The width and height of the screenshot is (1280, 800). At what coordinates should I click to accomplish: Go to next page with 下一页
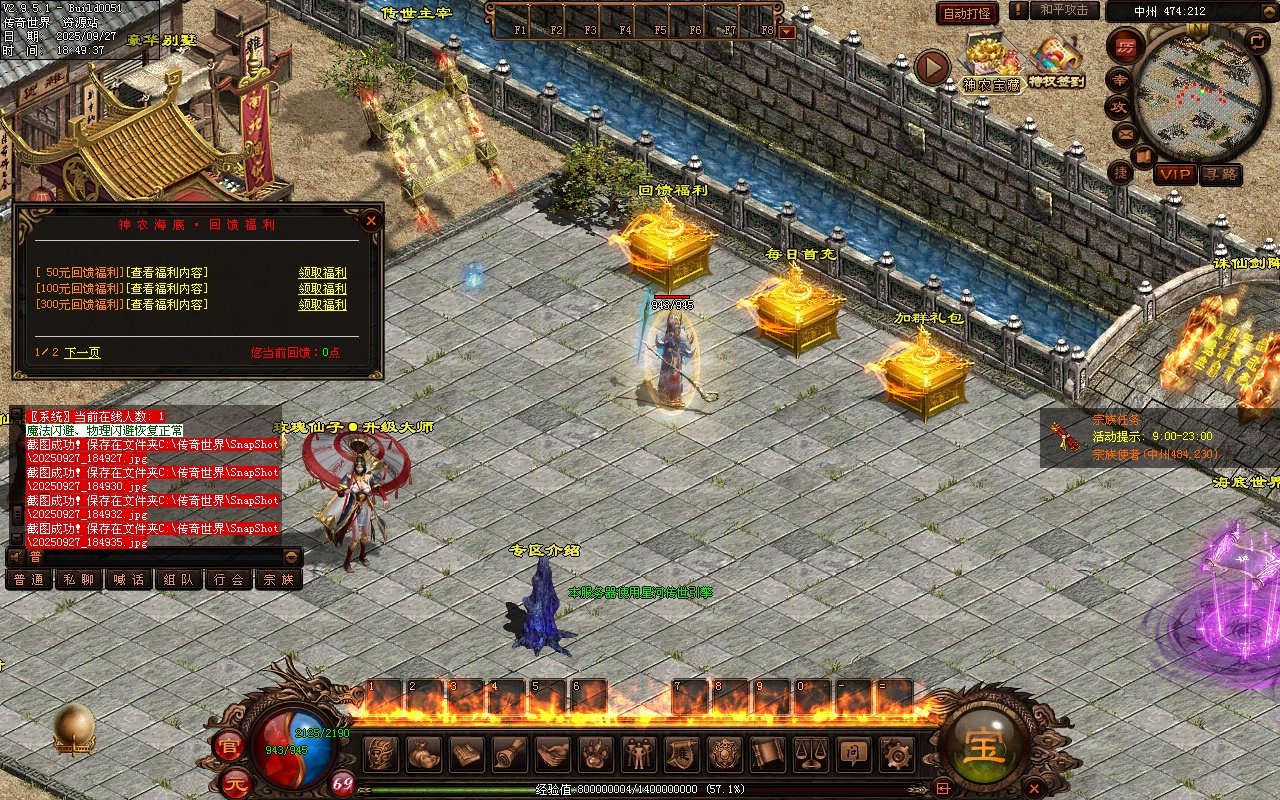82,353
